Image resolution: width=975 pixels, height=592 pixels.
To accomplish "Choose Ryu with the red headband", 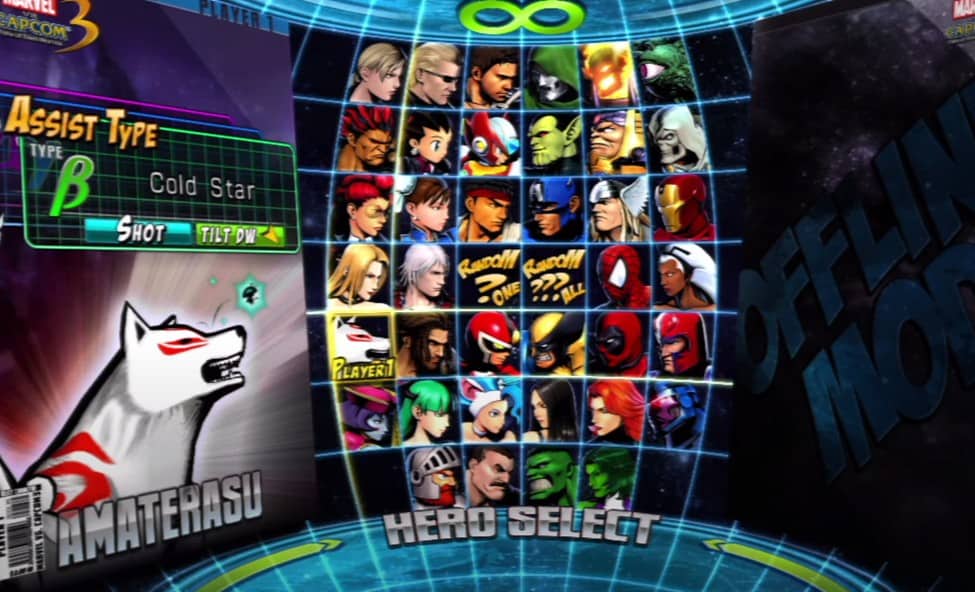I will coord(490,209).
